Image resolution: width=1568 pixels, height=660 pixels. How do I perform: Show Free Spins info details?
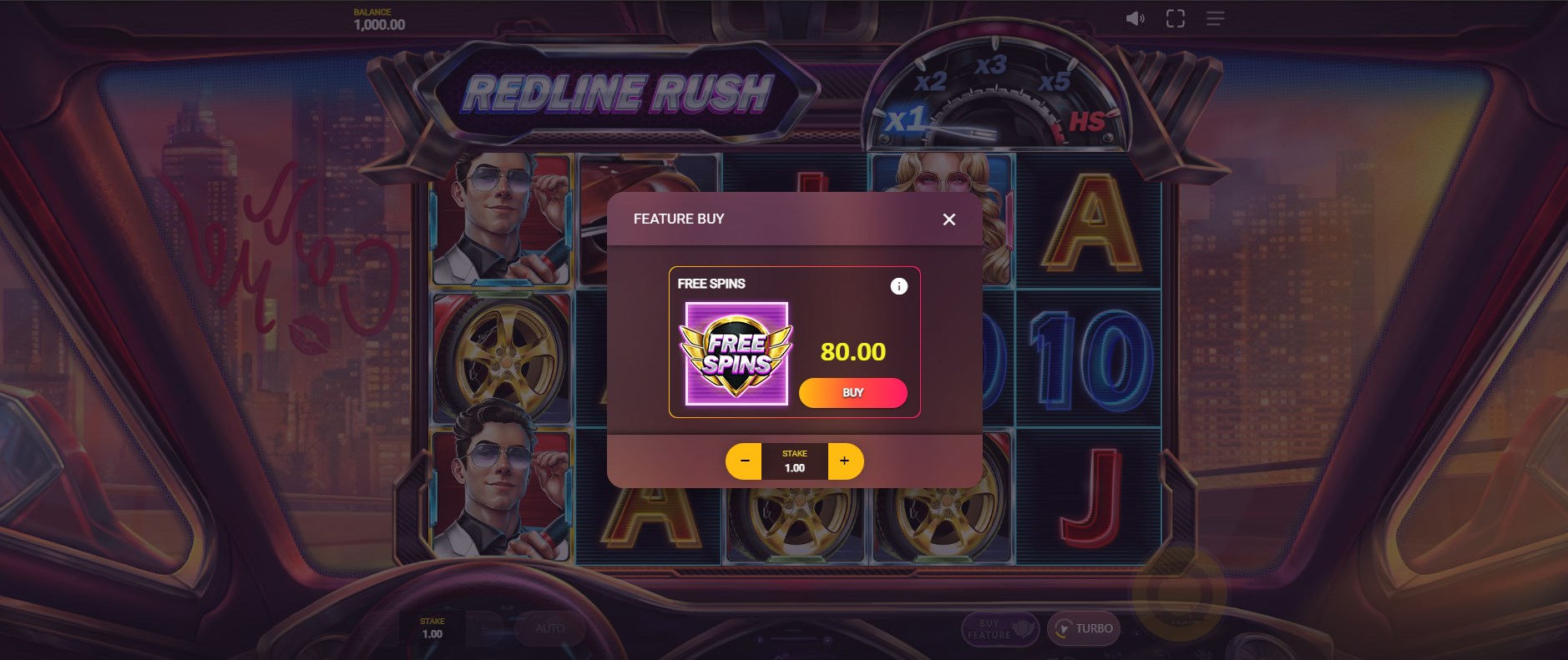point(898,286)
